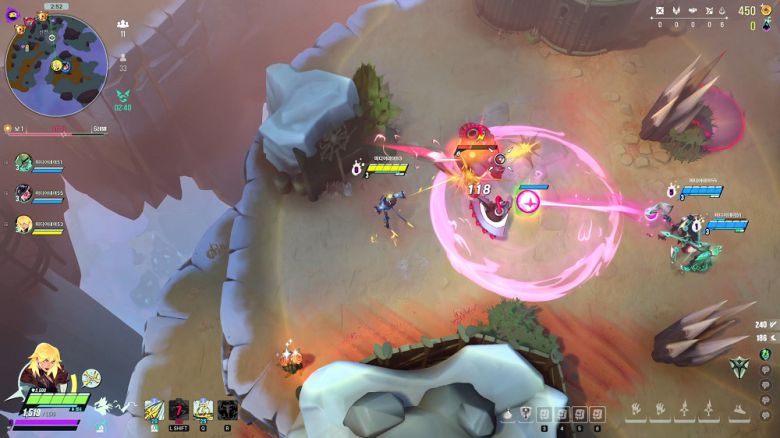Select the blonde teammate portrait in squad list
Image resolution: width=780 pixels, height=438 pixels.
click(x=22, y=224)
